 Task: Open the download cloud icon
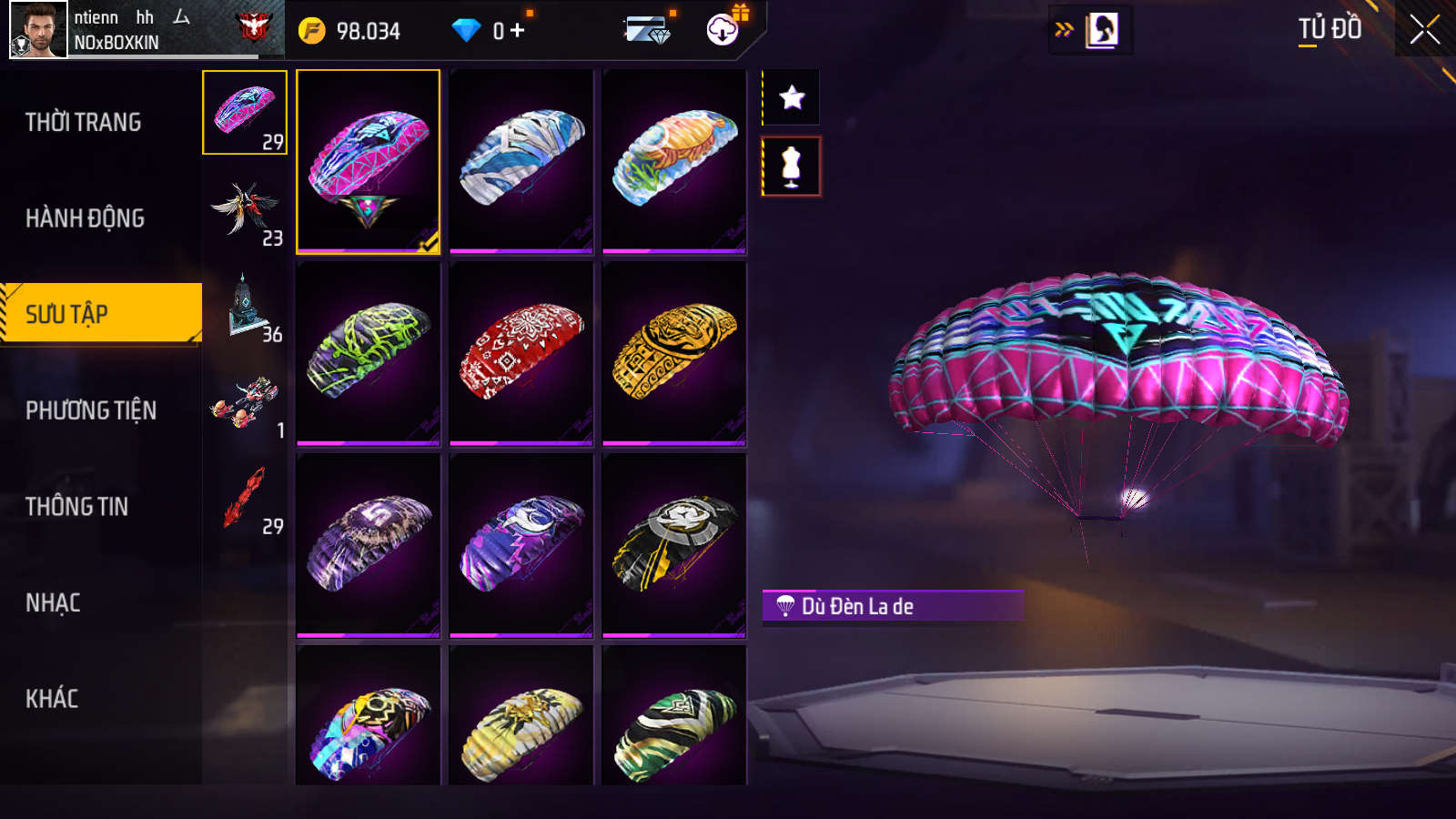coord(723,30)
